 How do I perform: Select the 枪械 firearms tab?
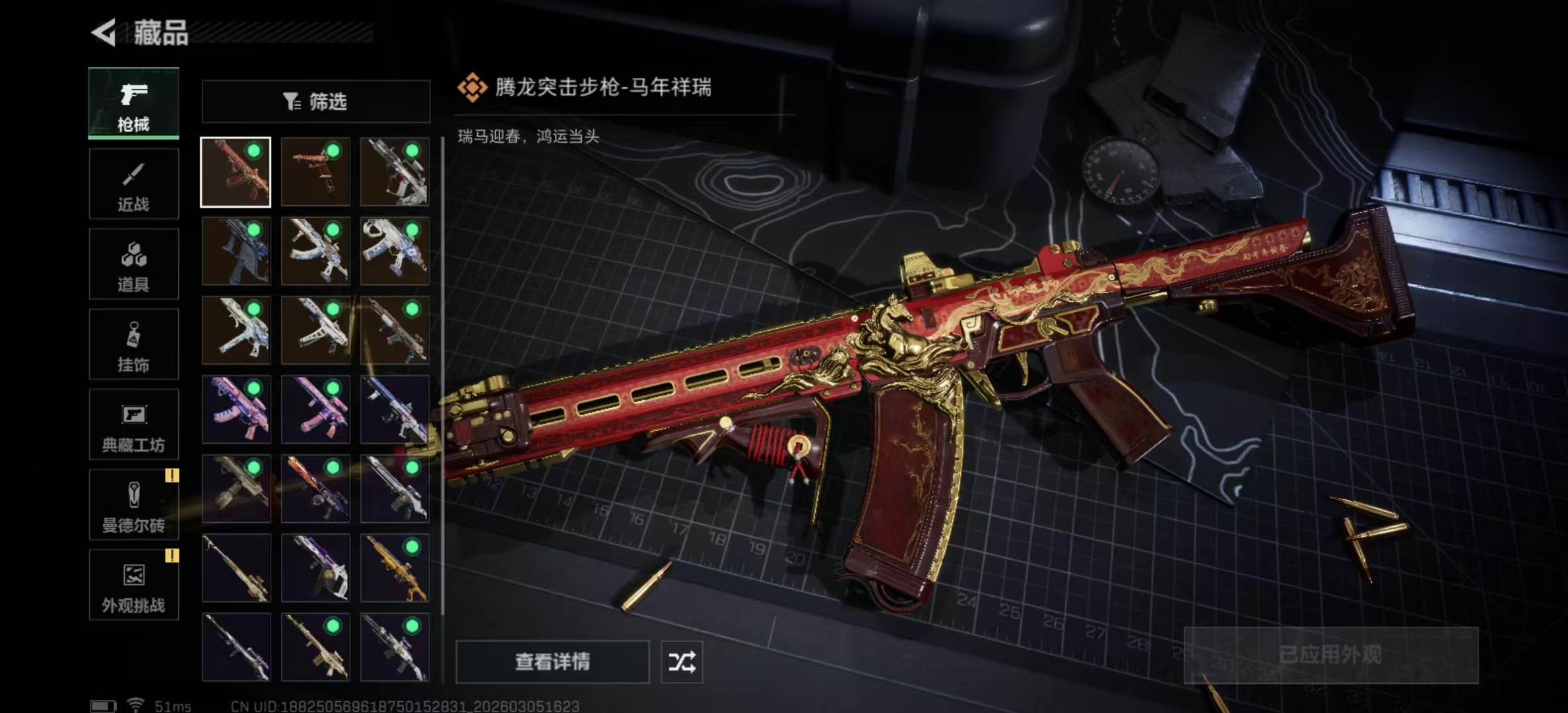(133, 102)
